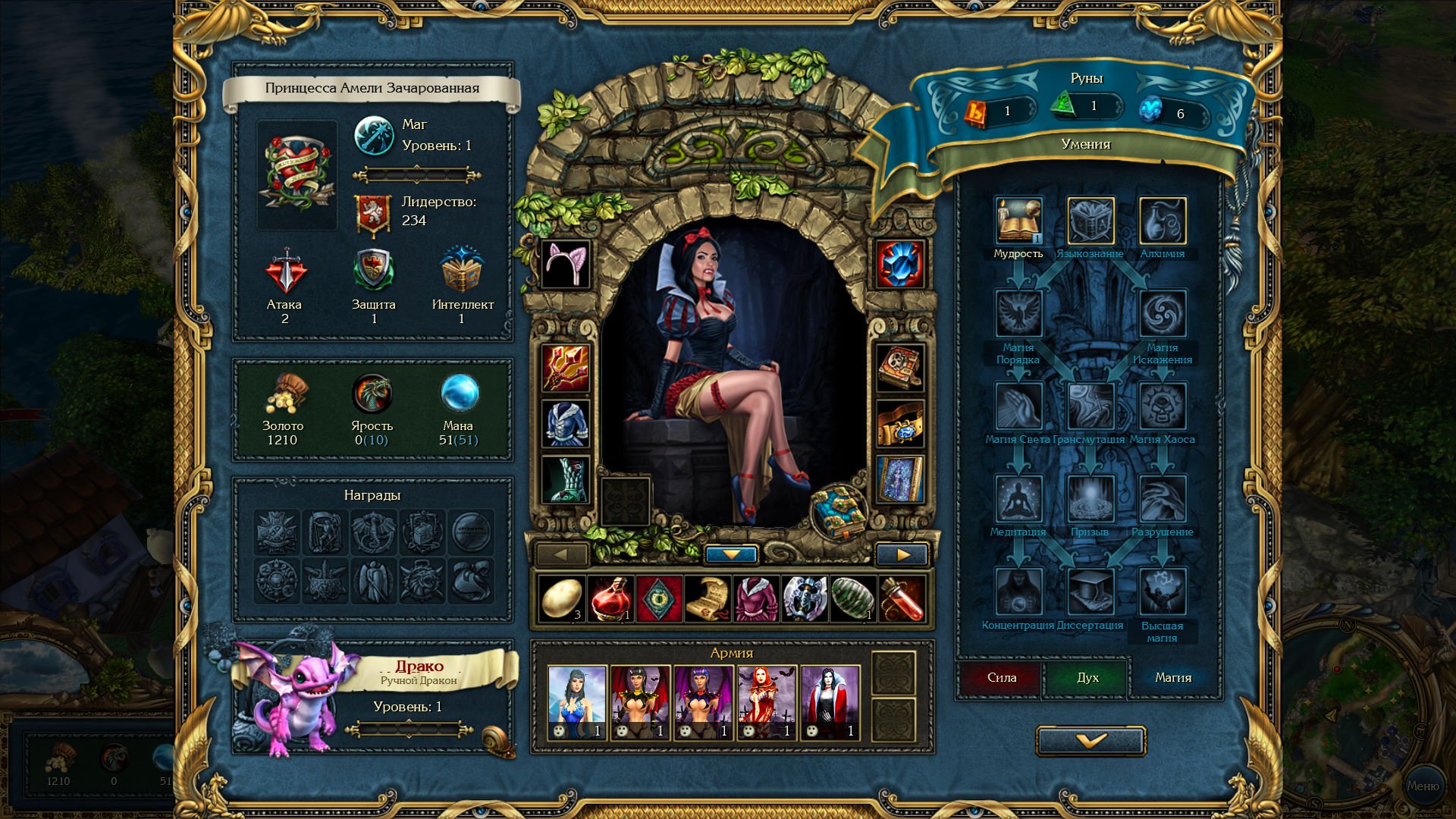
Task: Select the red-haired demoness army unit
Action: (766, 702)
